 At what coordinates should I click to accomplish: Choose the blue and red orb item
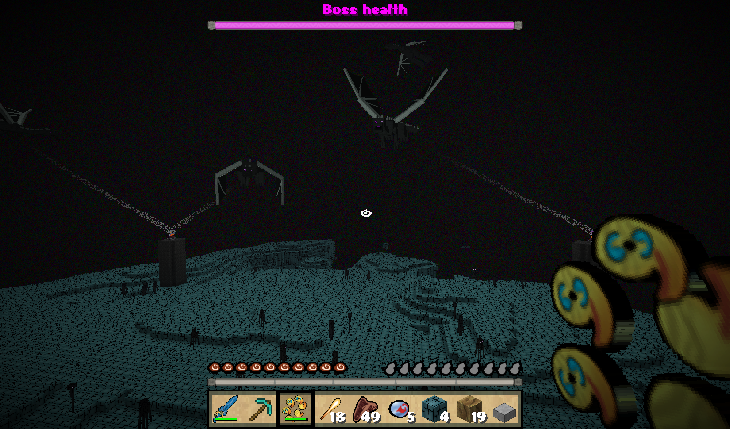pos(400,409)
